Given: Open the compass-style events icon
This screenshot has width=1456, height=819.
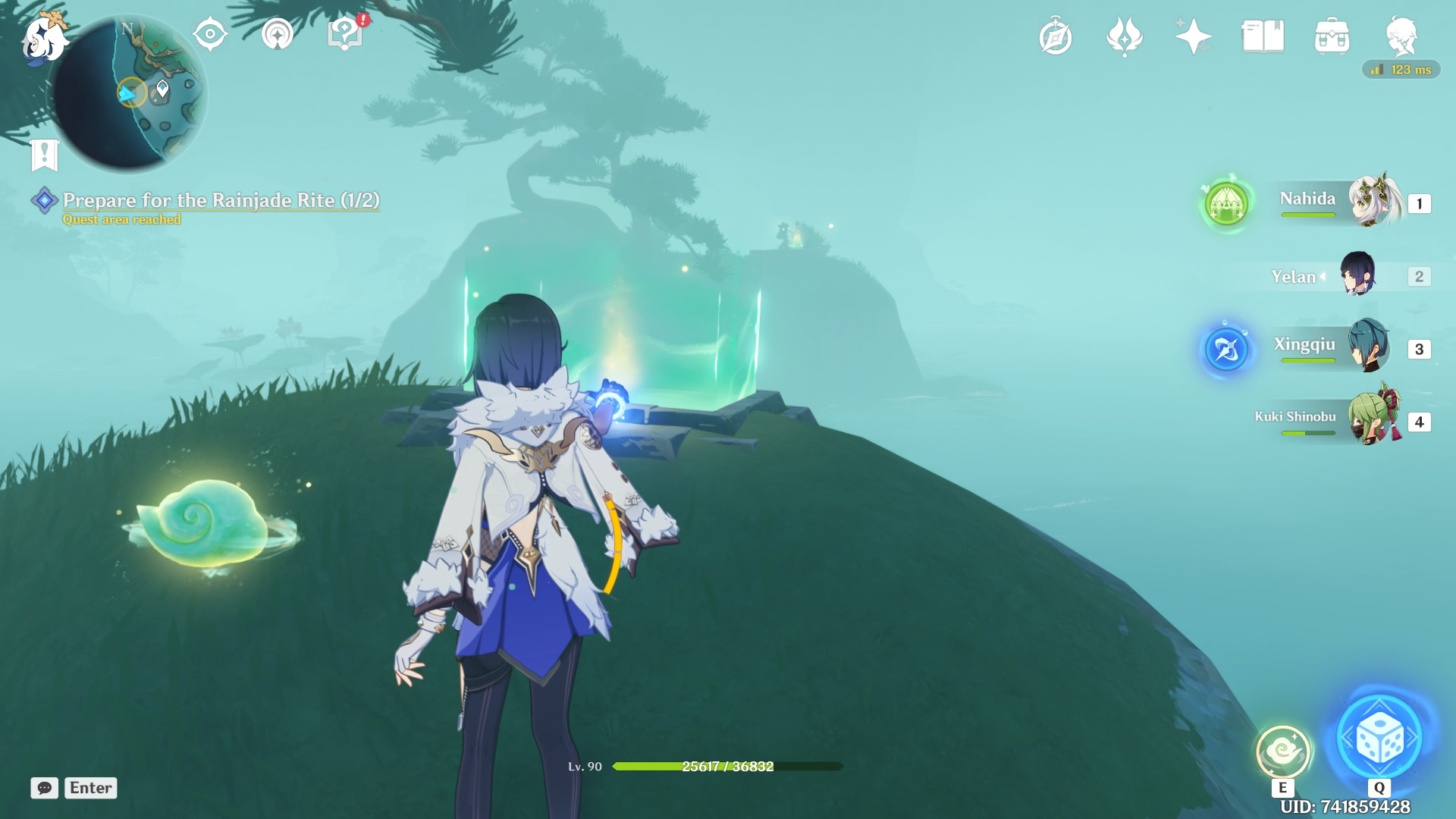Looking at the screenshot, I should tap(1056, 36).
